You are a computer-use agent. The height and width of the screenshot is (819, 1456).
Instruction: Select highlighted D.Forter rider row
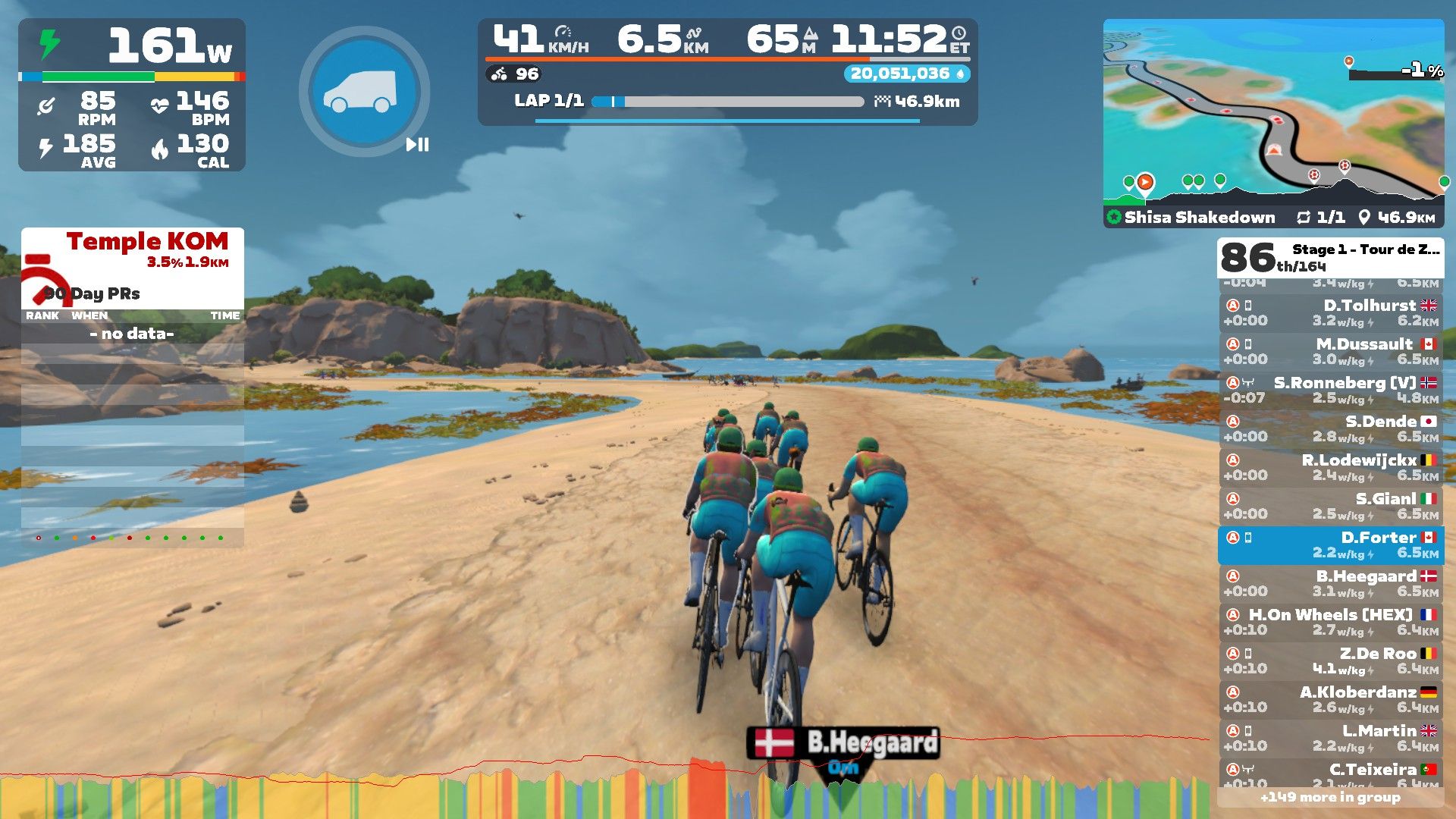pos(1330,544)
